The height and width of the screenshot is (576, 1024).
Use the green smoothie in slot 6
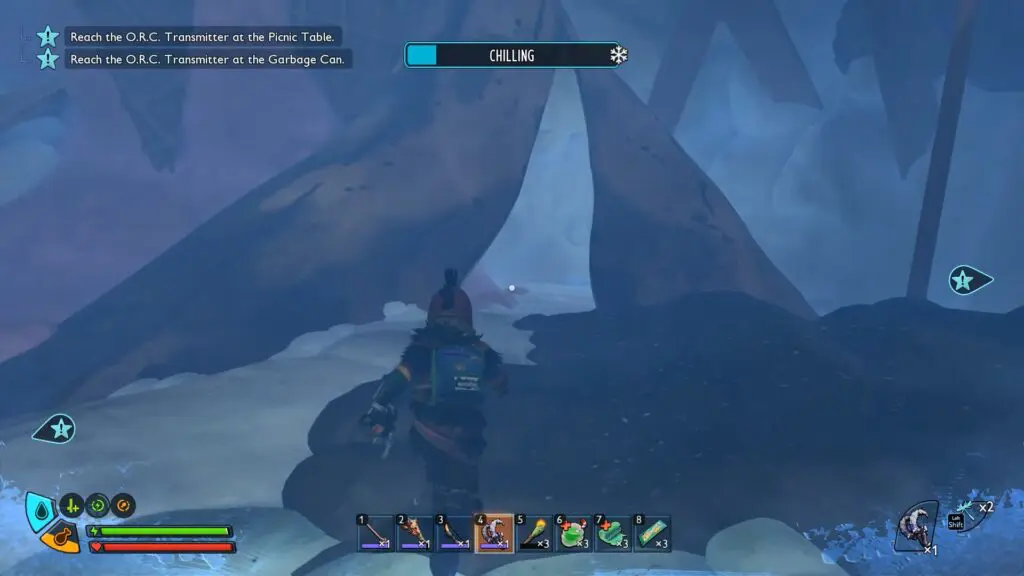[572, 534]
